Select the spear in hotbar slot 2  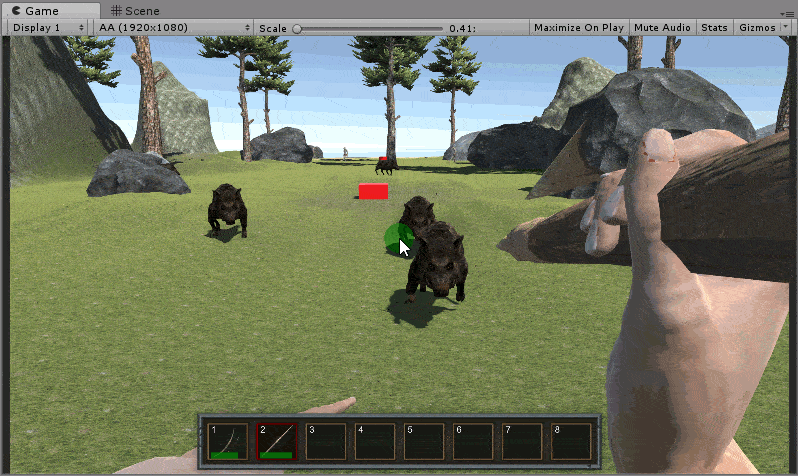tap(276, 441)
